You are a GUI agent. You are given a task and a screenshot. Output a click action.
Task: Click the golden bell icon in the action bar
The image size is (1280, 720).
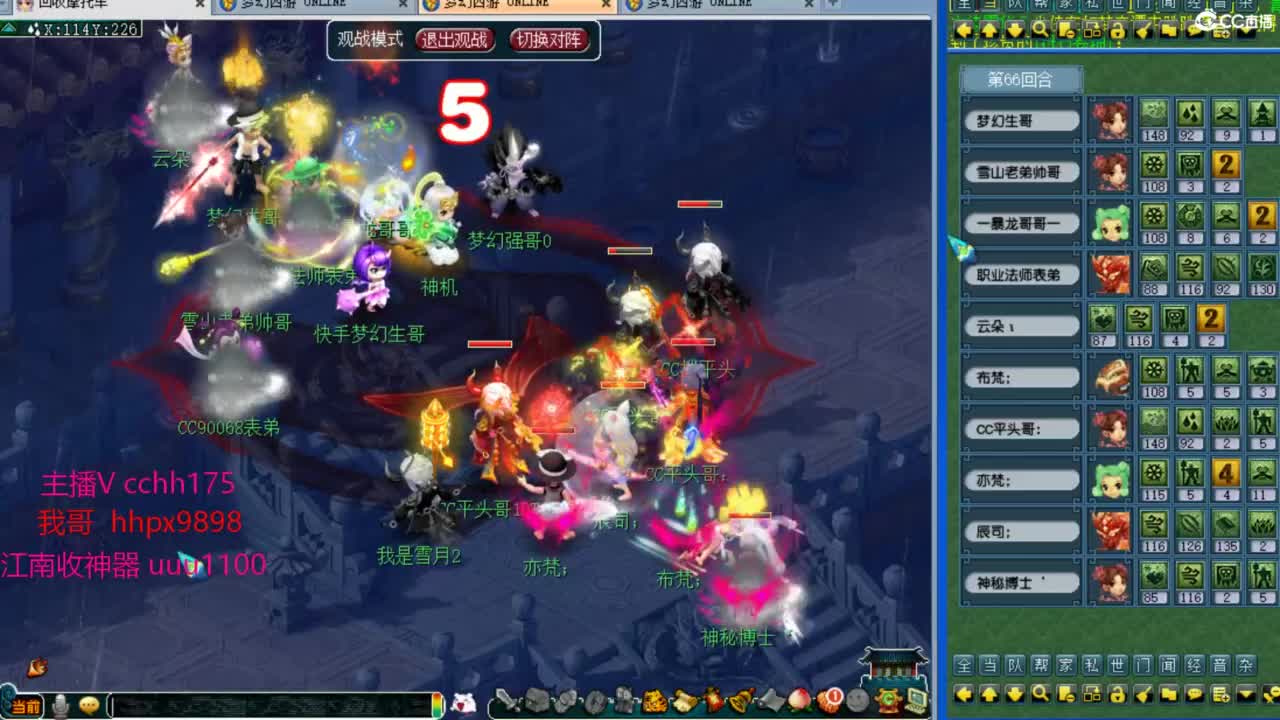[742, 700]
